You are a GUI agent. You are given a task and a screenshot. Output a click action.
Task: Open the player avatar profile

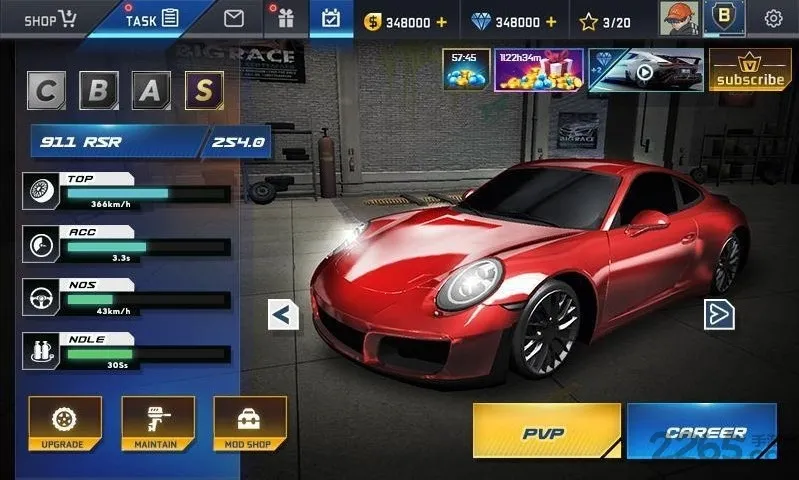(x=679, y=18)
